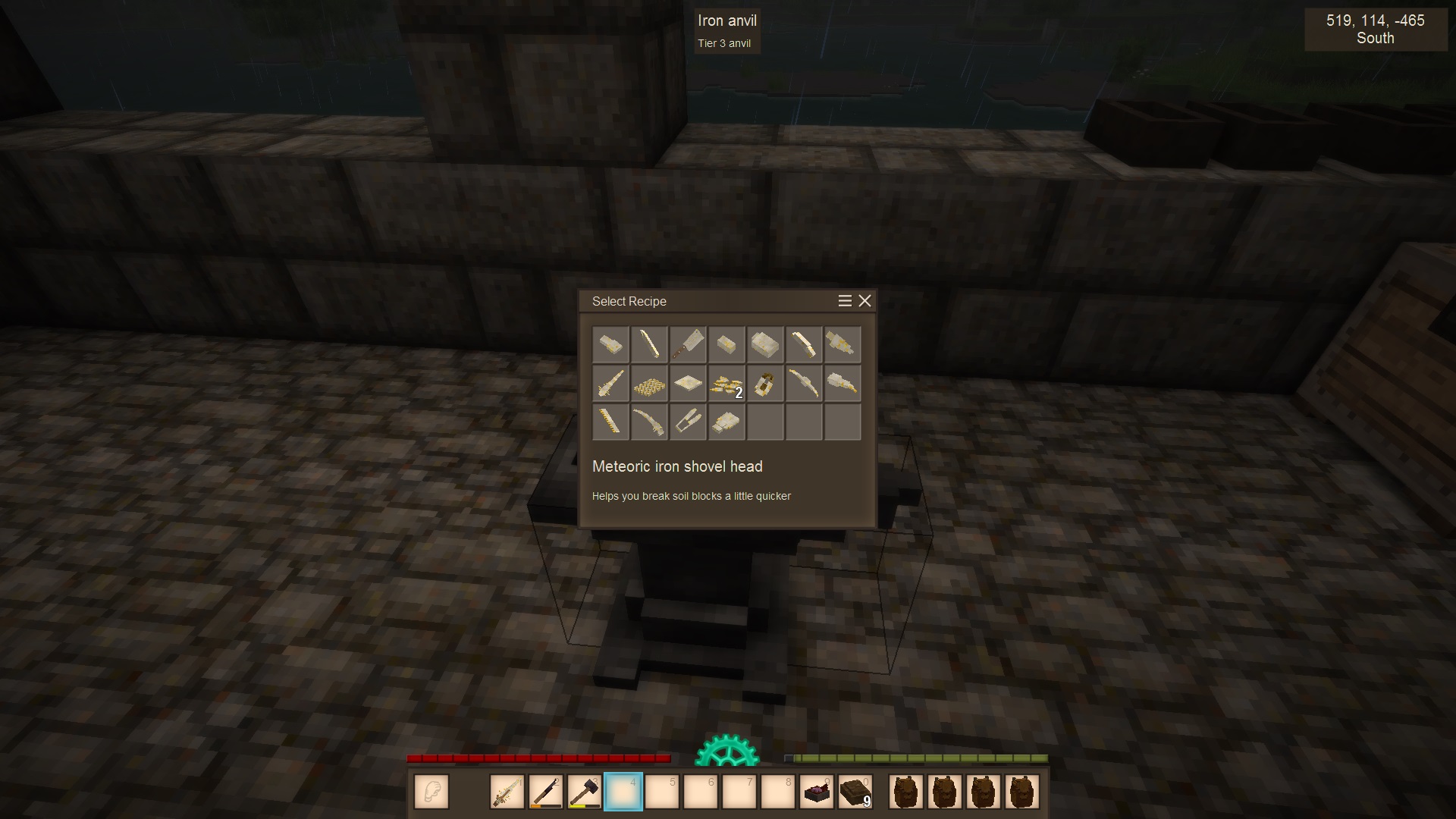1456x819 pixels.
Task: Select the blade weapon in hotbar slot 1
Action: pyautogui.click(x=507, y=792)
